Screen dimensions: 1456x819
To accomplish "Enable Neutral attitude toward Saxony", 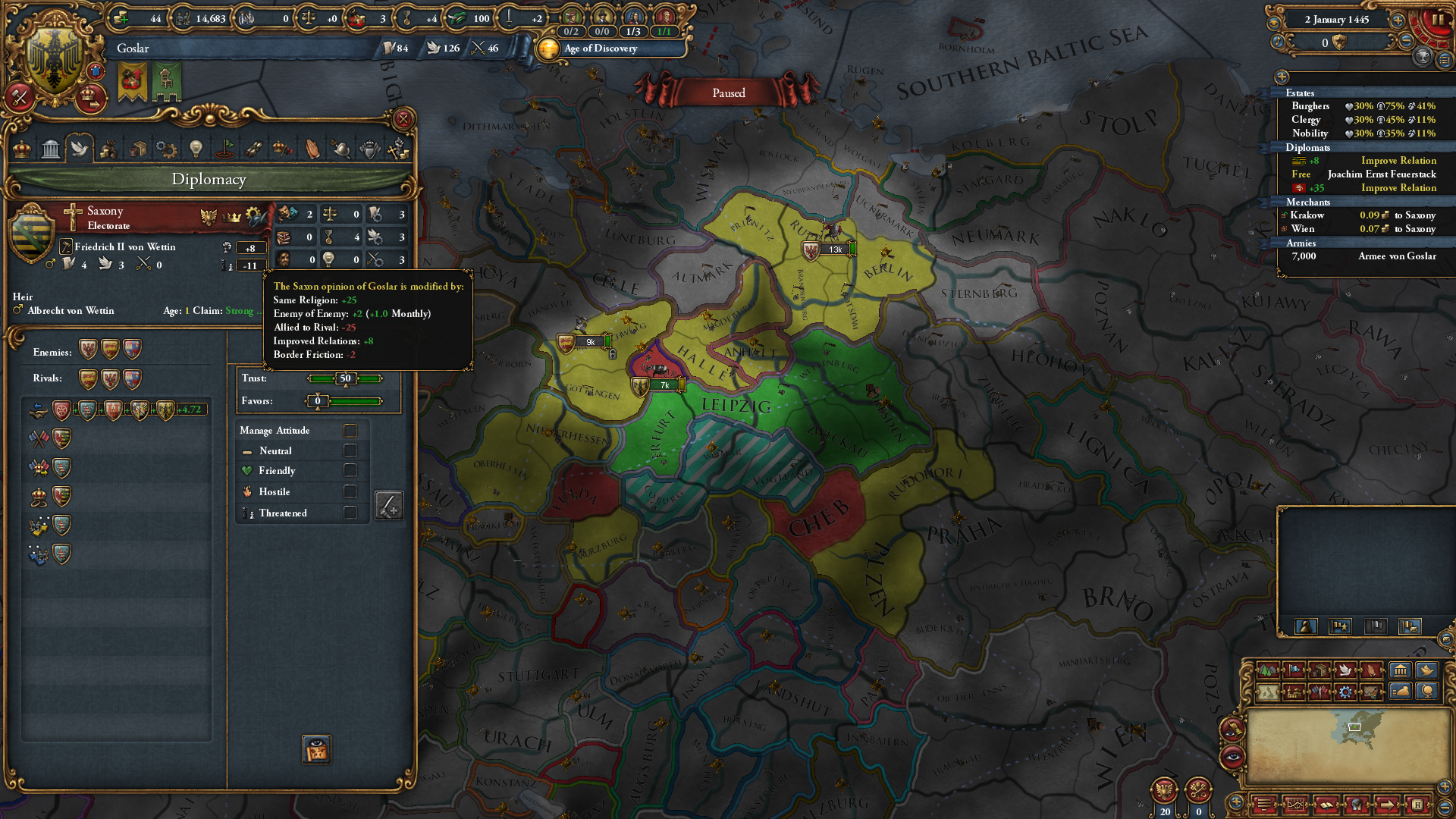I will coord(350,450).
